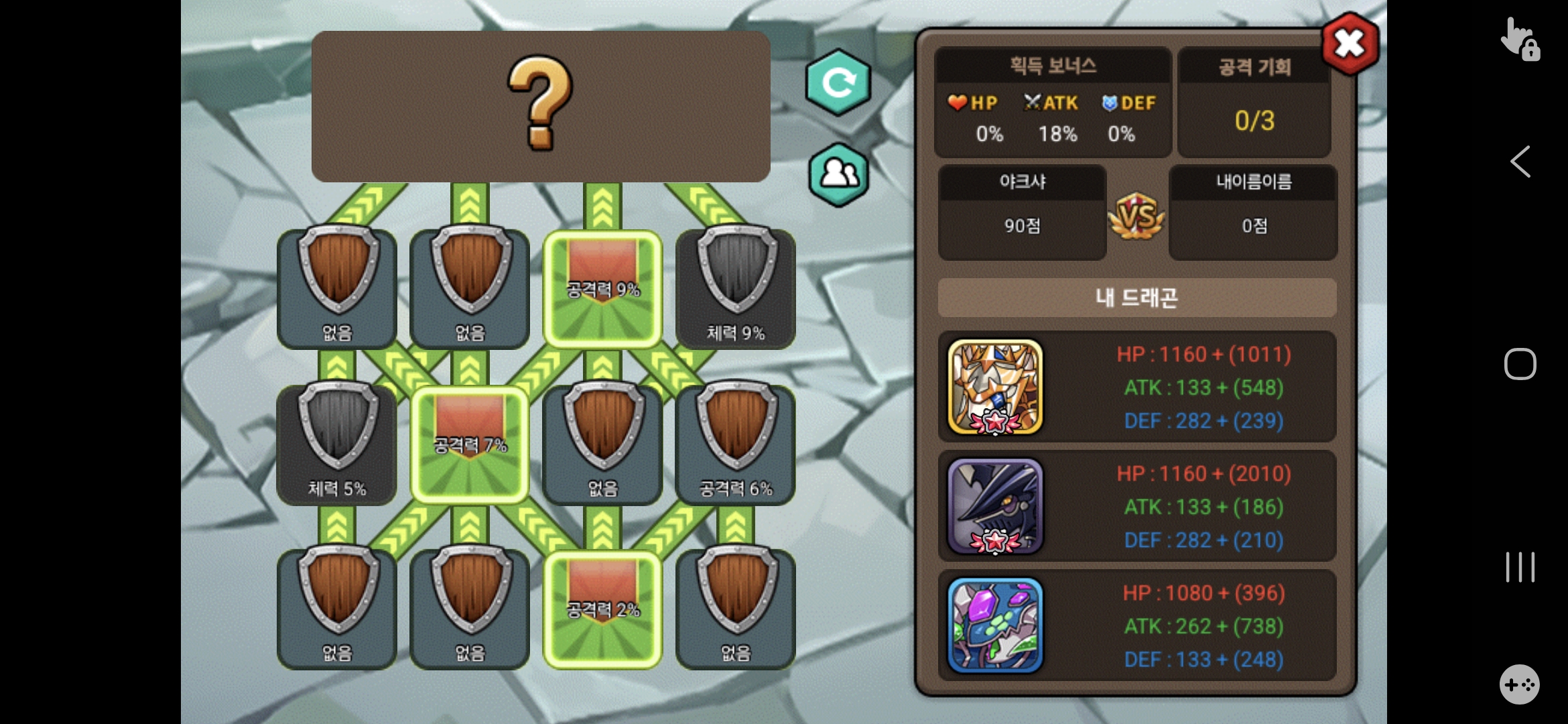This screenshot has height=724, width=1568.
Task: Tap the Android back arrow
Action: tap(1520, 162)
